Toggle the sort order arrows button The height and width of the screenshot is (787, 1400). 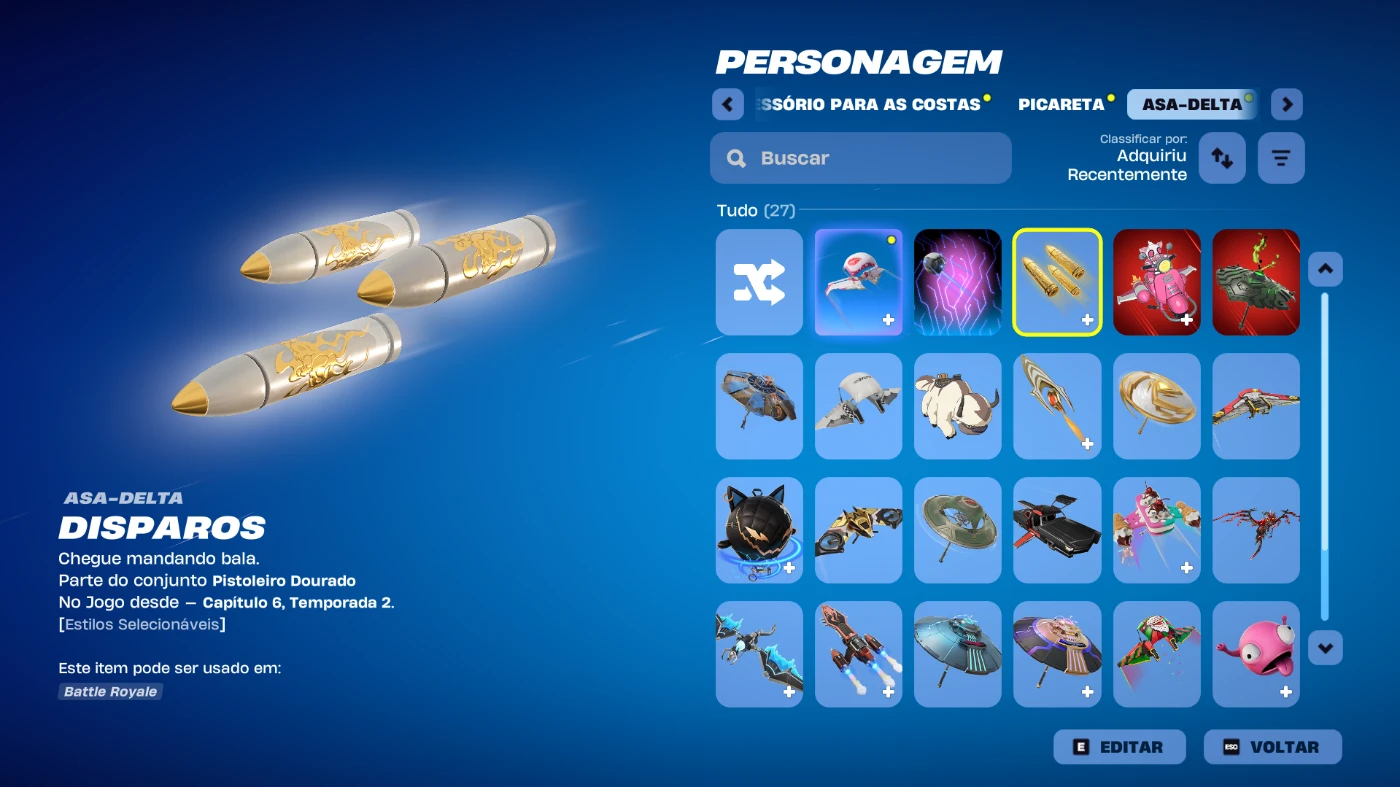coord(1222,158)
